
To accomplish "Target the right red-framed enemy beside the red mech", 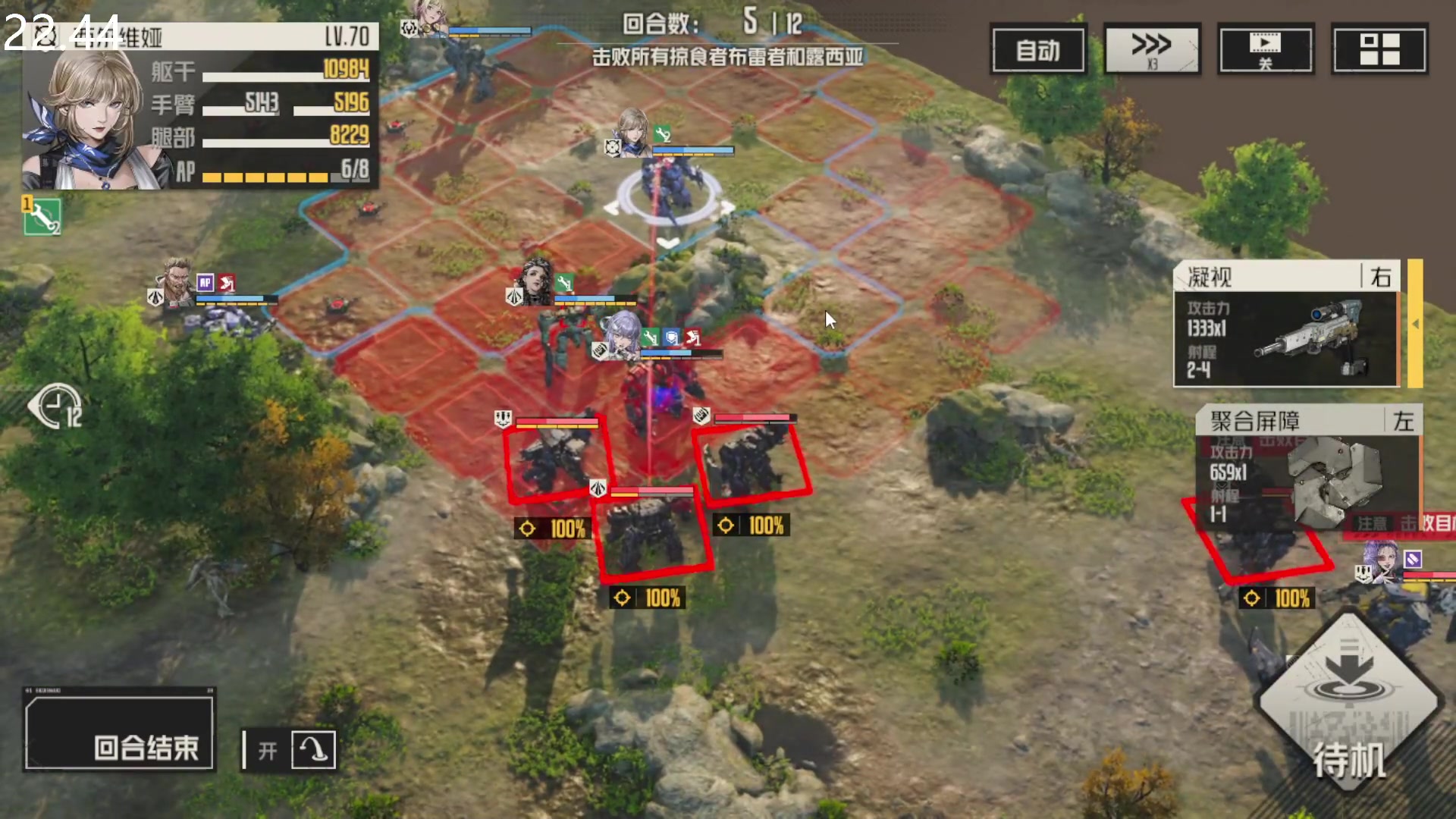I will [751, 462].
